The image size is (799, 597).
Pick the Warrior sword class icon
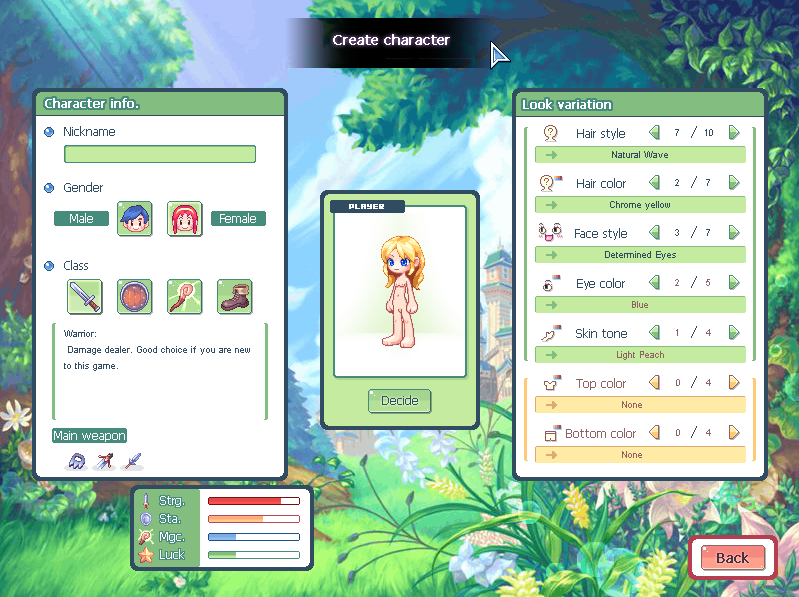(x=84, y=297)
